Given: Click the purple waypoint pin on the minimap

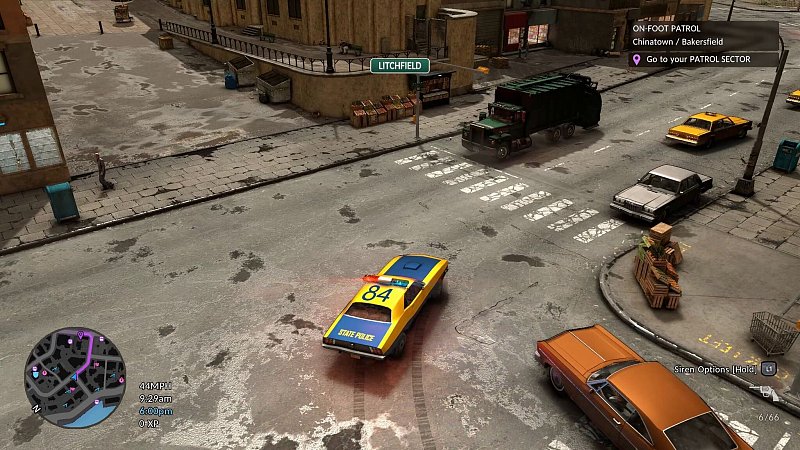Looking at the screenshot, I should 79,334.
